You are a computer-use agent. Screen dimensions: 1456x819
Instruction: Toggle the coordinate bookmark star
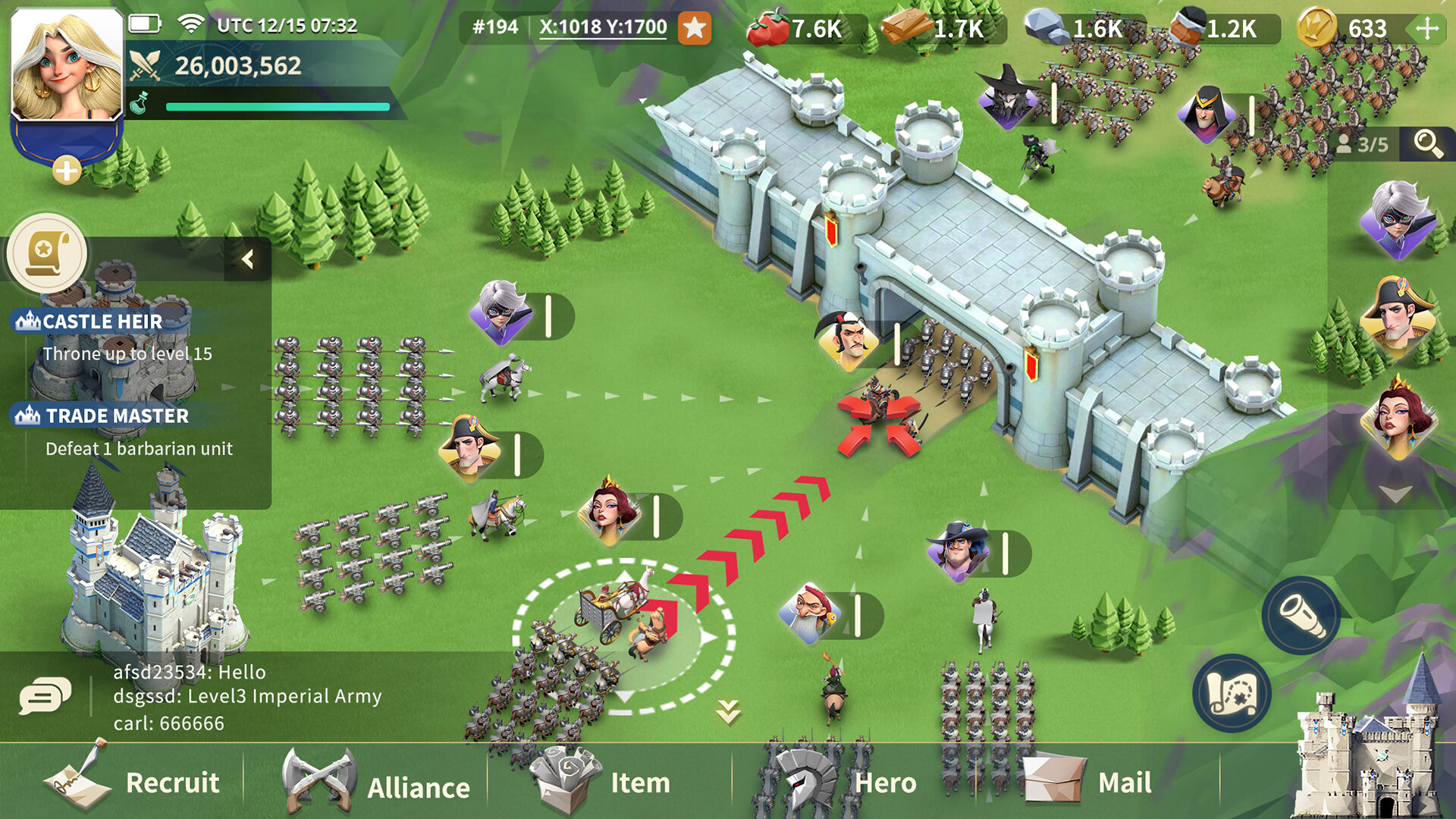[695, 28]
